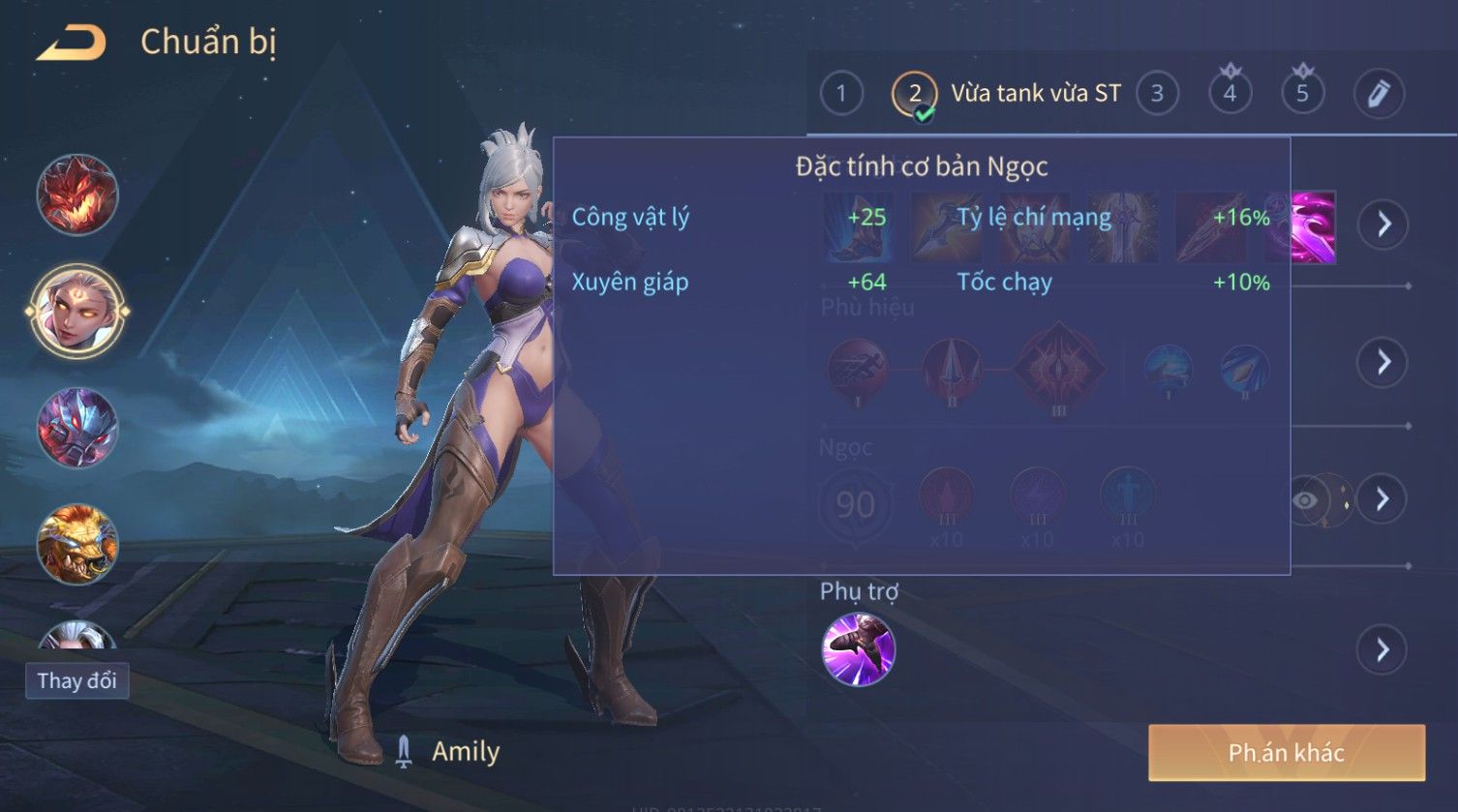1458x812 pixels.
Task: Select preset slot 1
Action: click(840, 94)
